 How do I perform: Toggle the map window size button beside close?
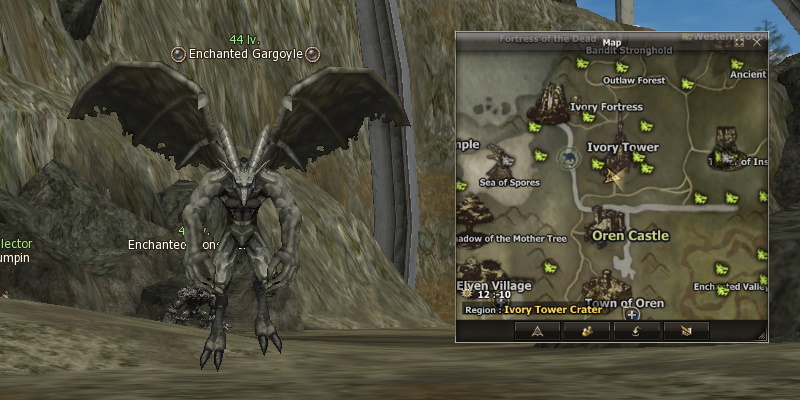[x=740, y=43]
